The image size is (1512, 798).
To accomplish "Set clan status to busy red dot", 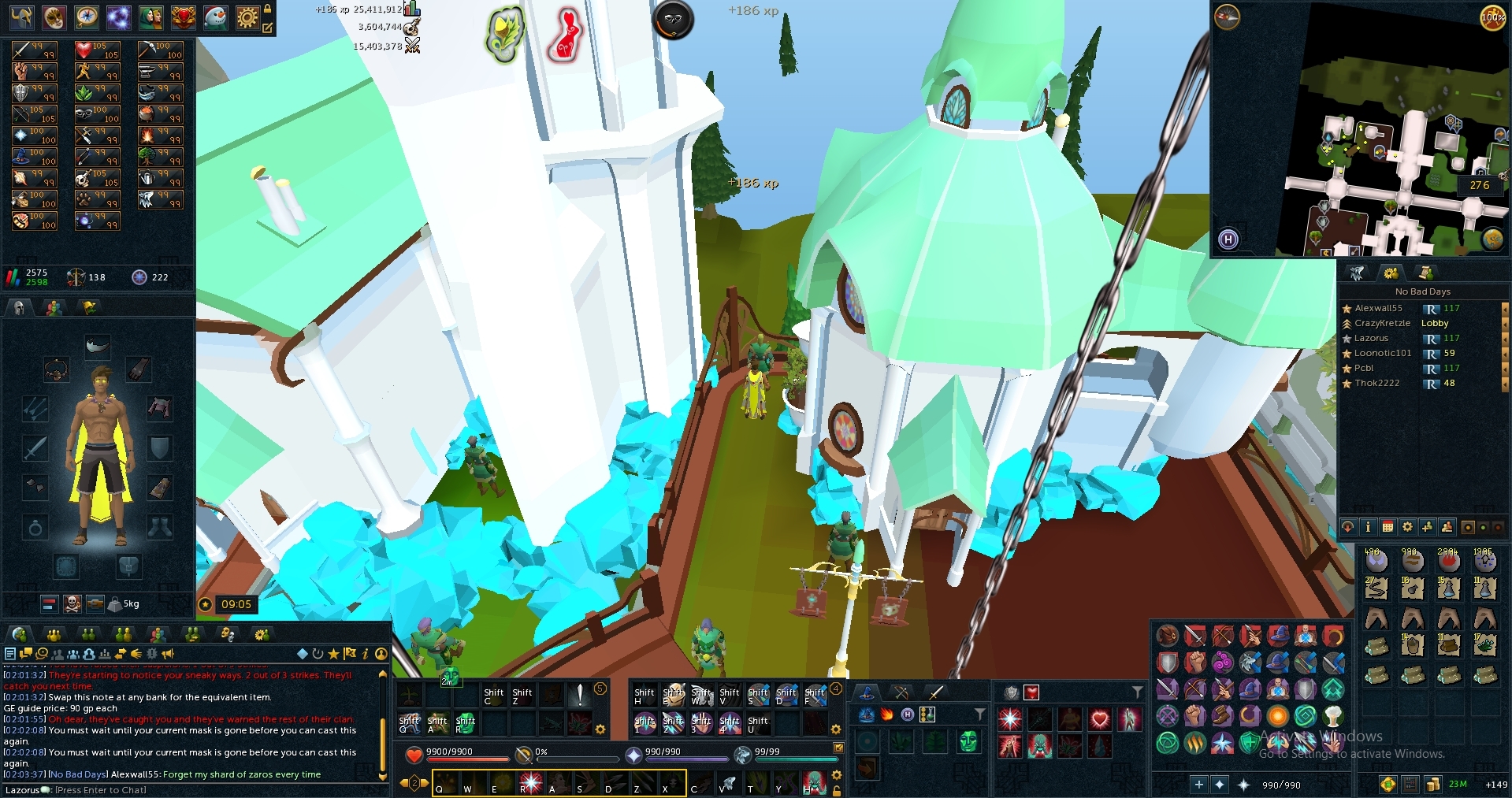I will coord(1498,527).
